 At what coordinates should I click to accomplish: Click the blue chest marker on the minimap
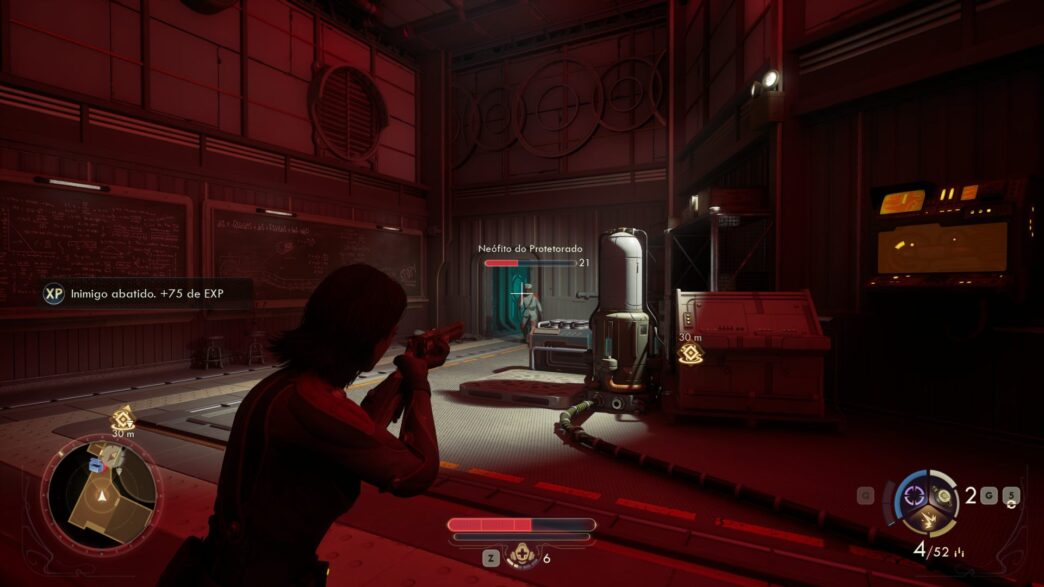[x=97, y=465]
